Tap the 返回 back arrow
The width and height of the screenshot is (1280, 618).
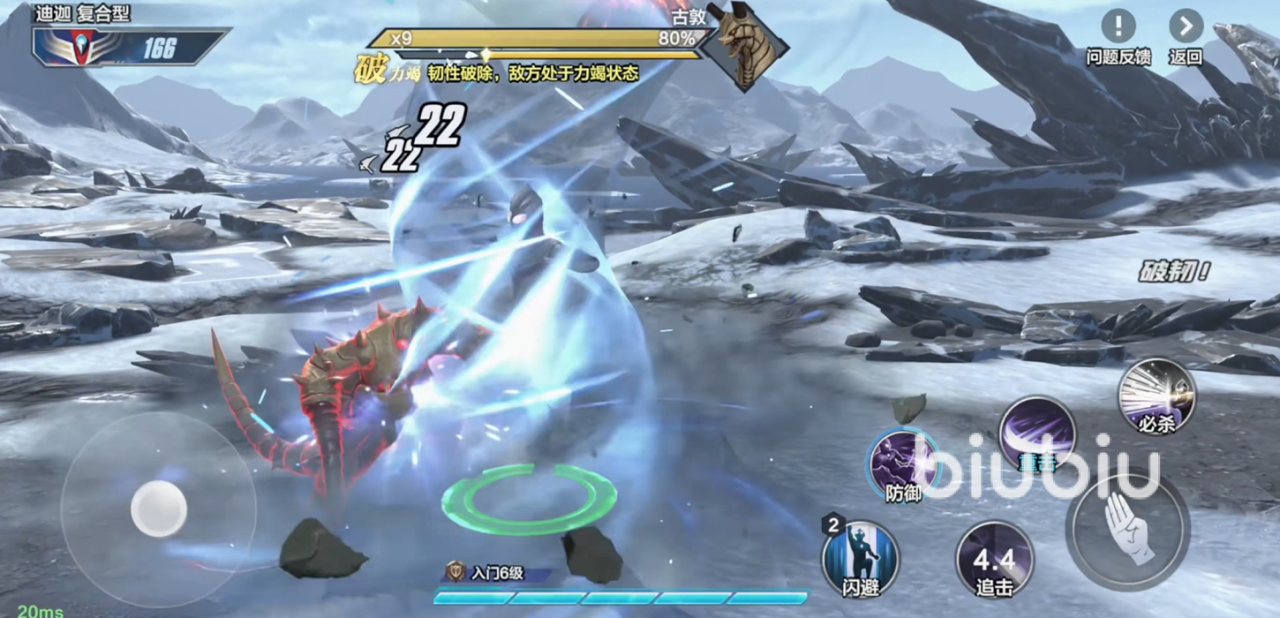(x=1186, y=27)
